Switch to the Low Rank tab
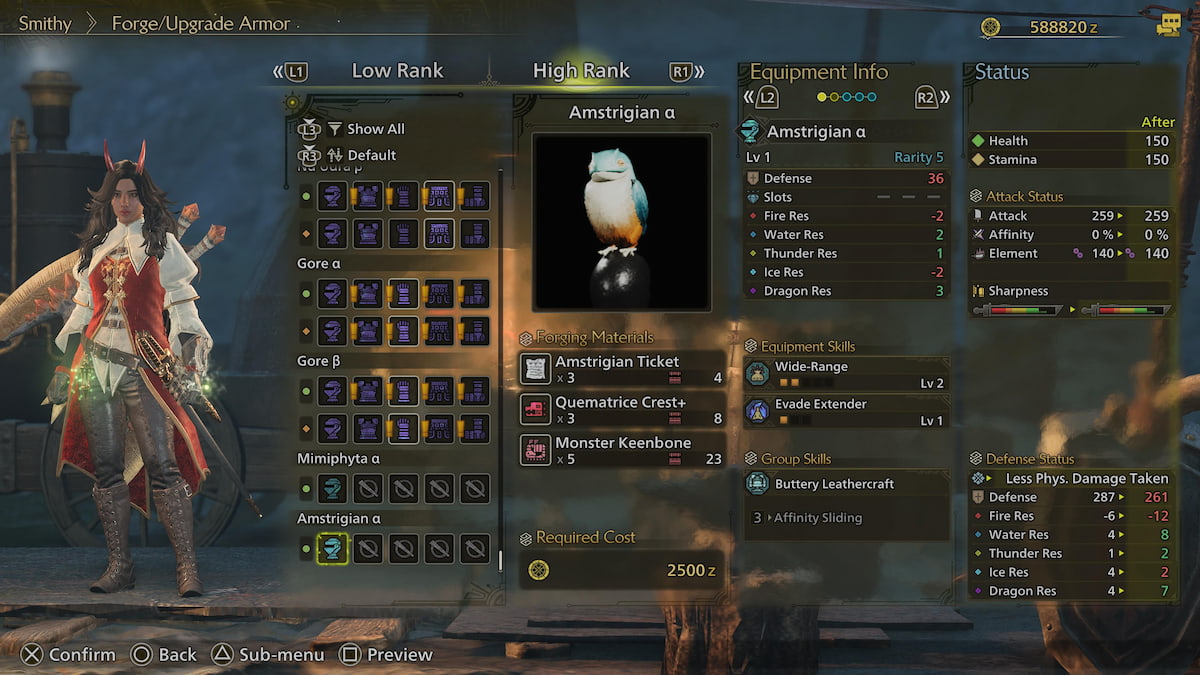The height and width of the screenshot is (675, 1200). pos(397,71)
